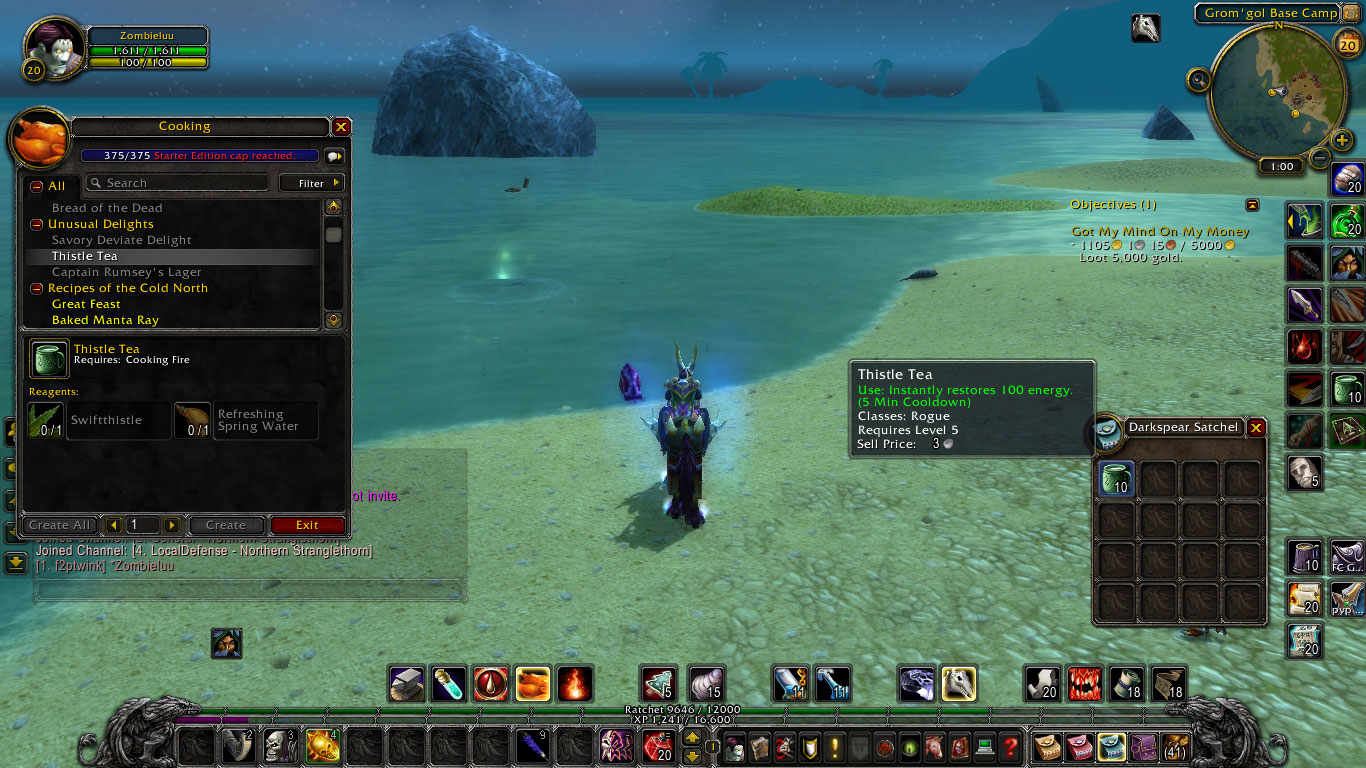Click the Zombieluu player portrait

tap(52, 48)
